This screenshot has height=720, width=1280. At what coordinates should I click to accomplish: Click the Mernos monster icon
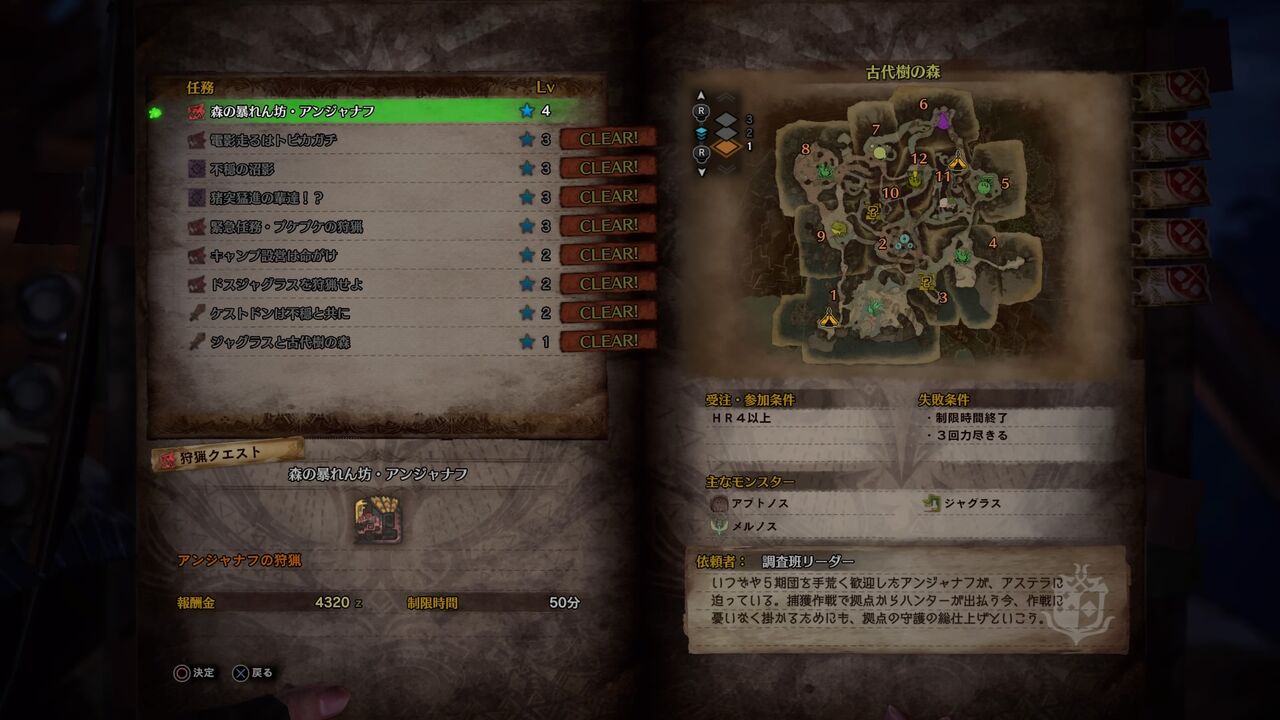(718, 527)
